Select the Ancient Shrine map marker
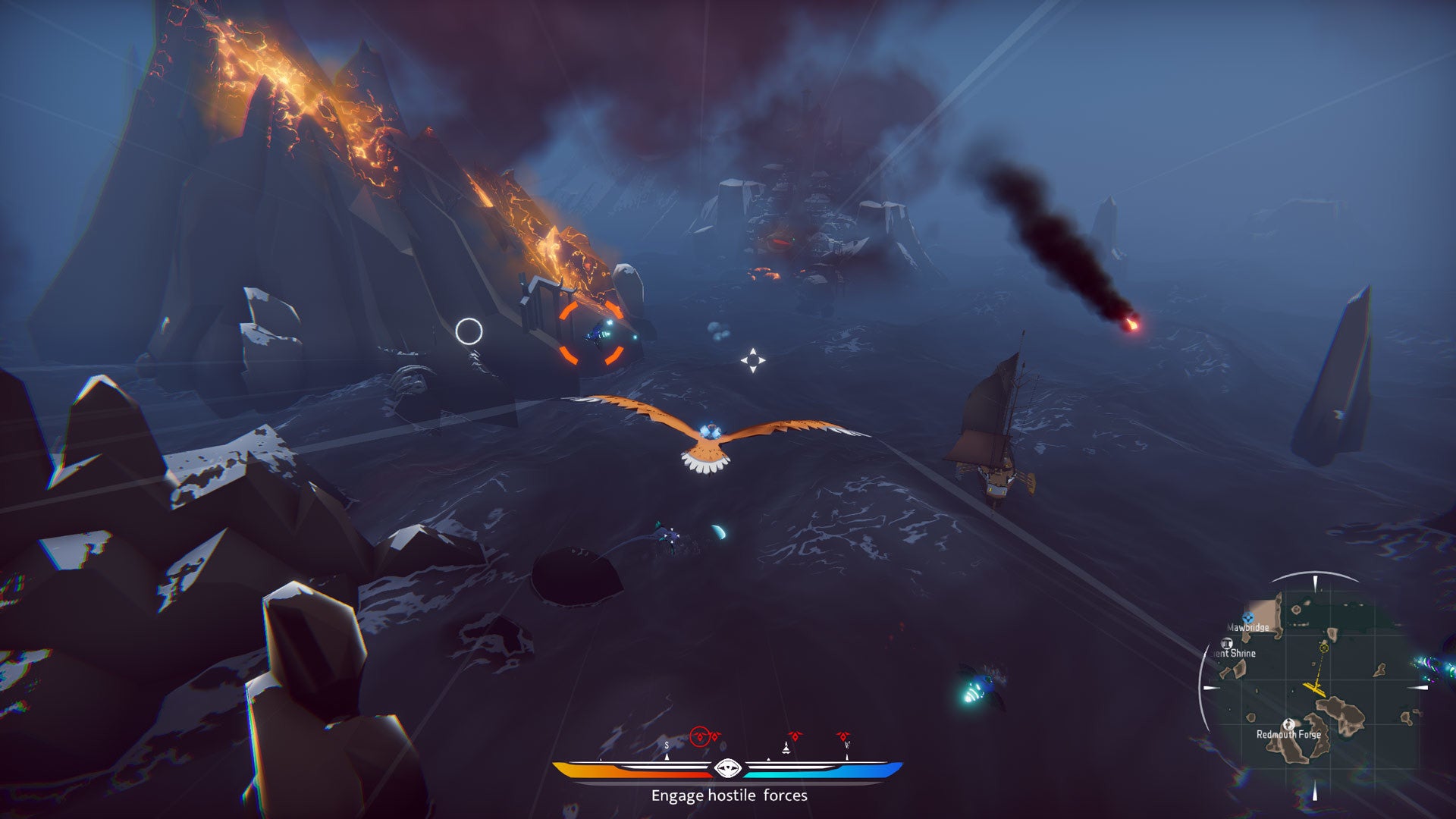The image size is (1456, 819). point(1227,644)
